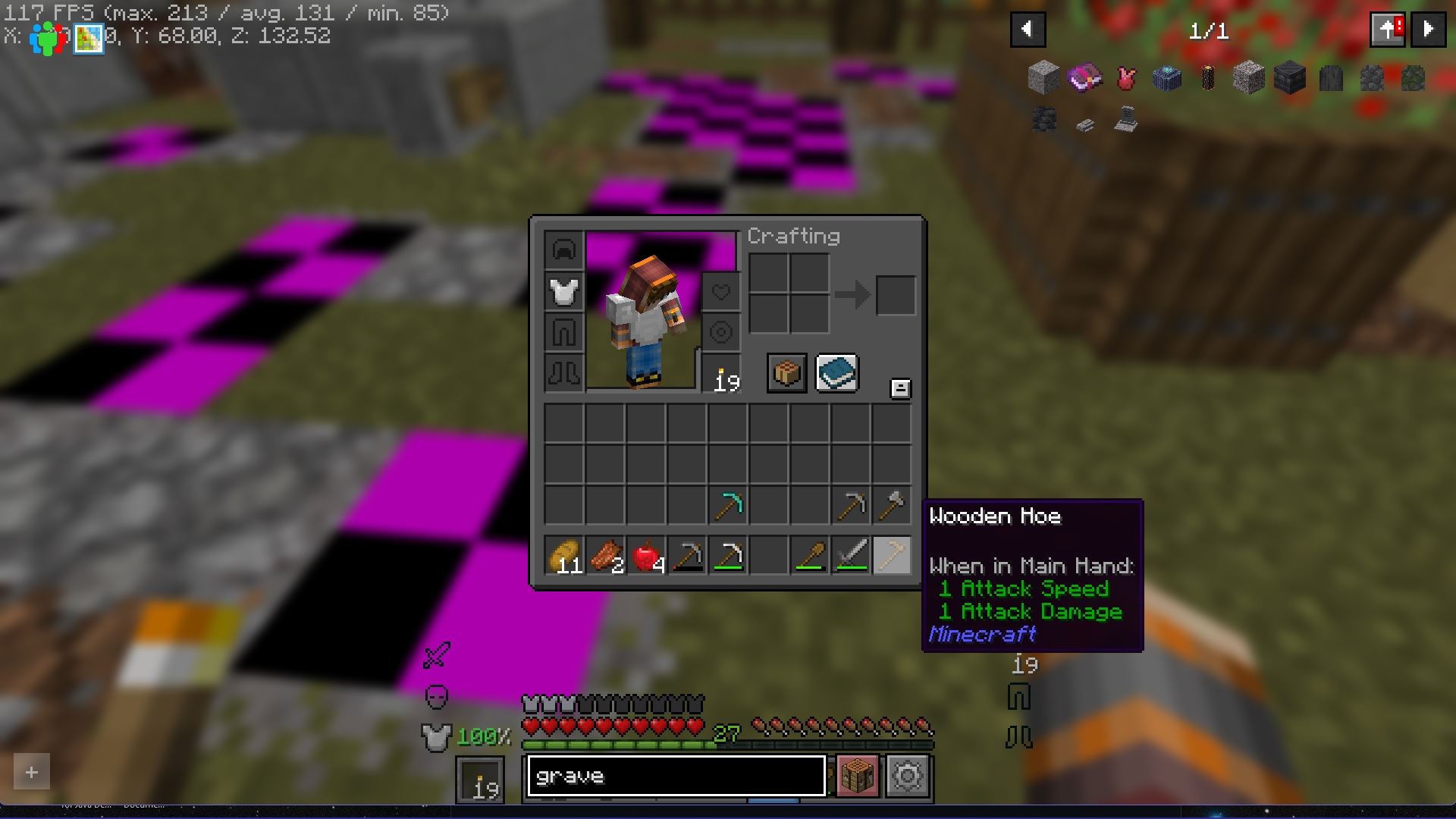Image resolution: width=1456 pixels, height=819 pixels.
Task: Select the blue book icon near player model
Action: pyautogui.click(x=836, y=372)
